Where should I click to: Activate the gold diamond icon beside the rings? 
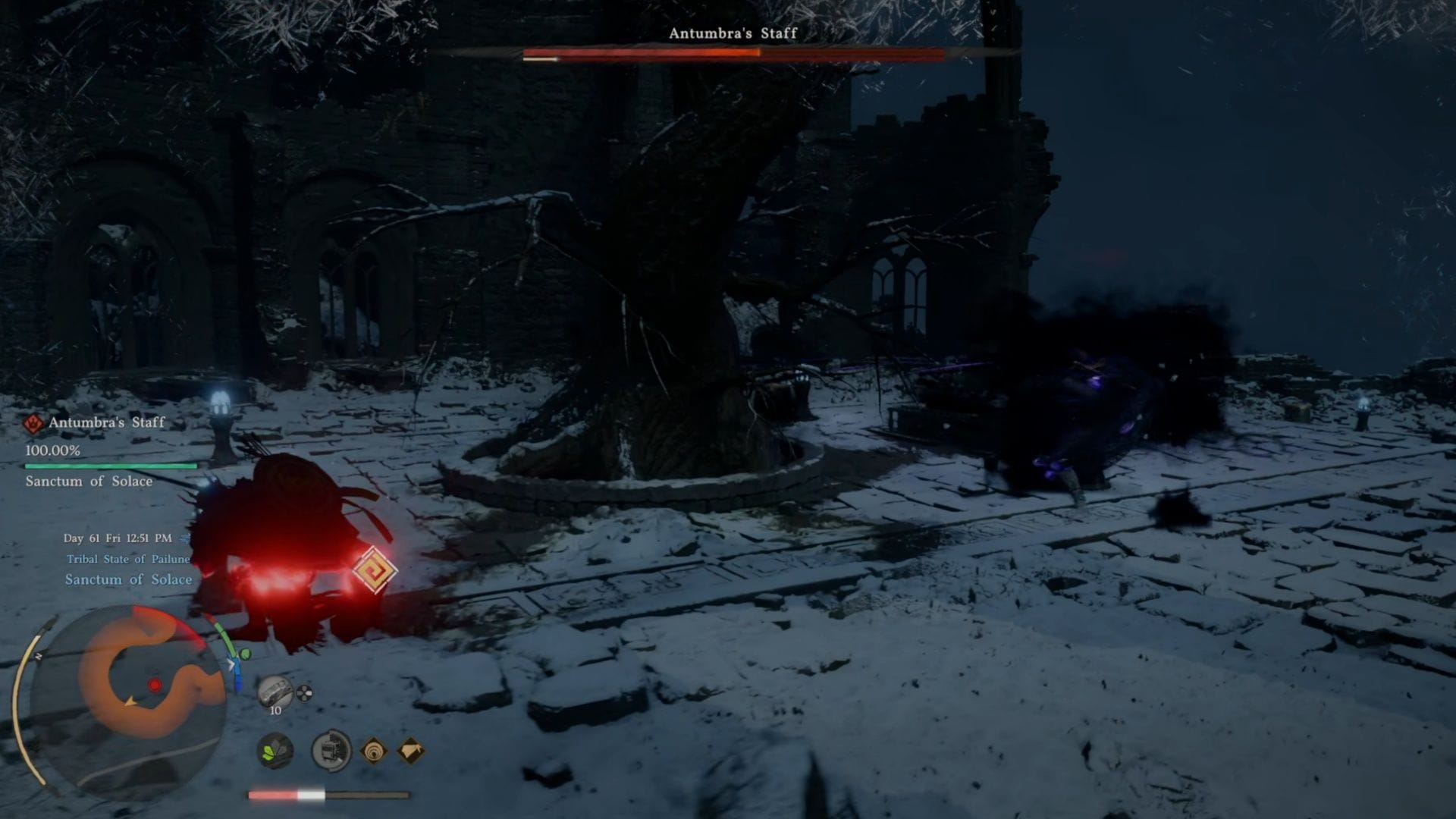pos(410,751)
